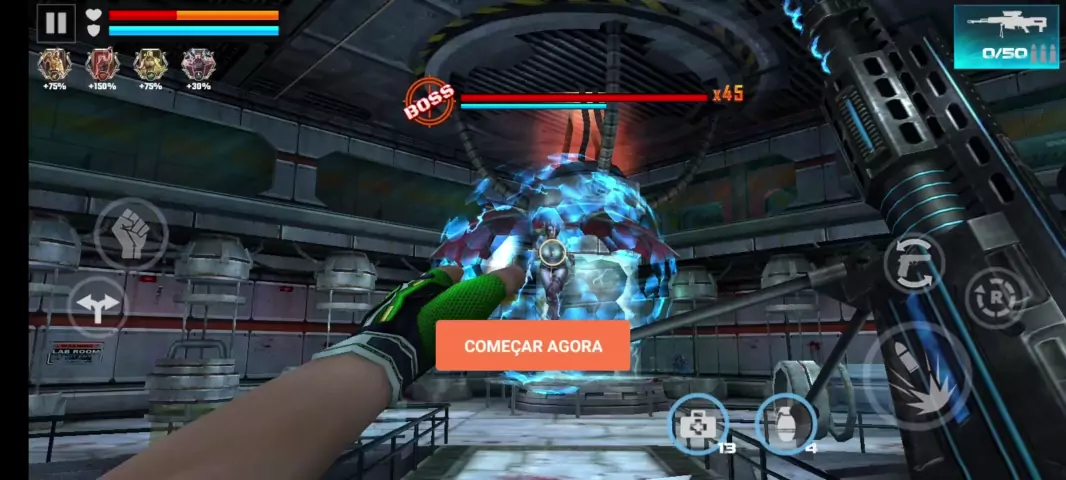Switch weapon with the gun swap icon

coord(913,260)
